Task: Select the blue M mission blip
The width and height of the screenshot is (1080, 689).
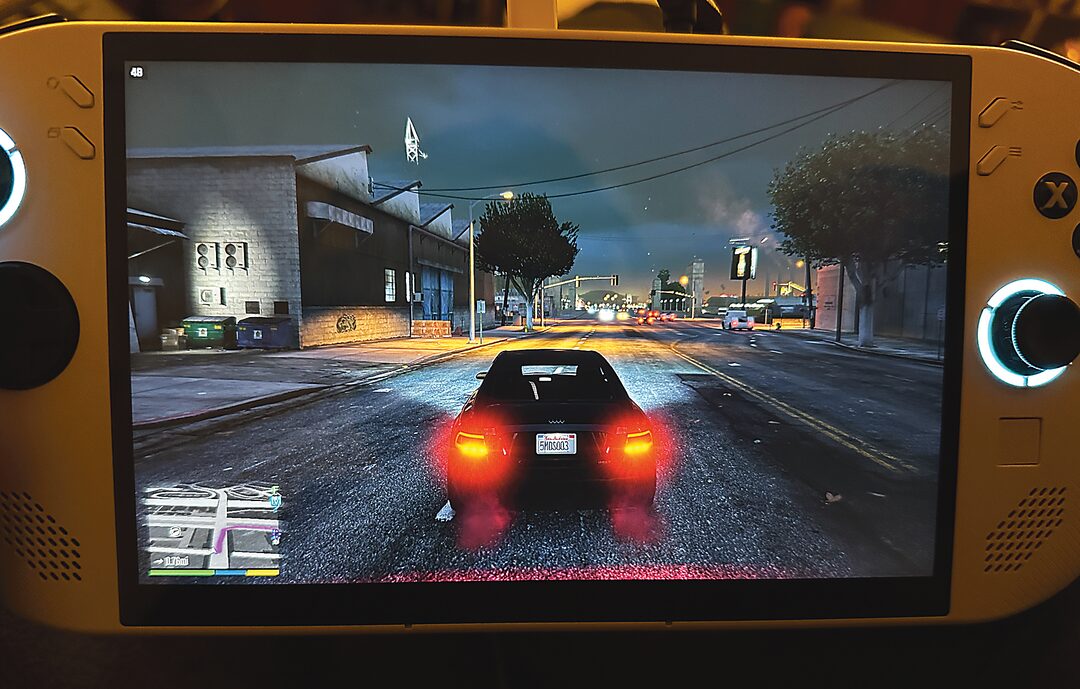Action: 275,501
